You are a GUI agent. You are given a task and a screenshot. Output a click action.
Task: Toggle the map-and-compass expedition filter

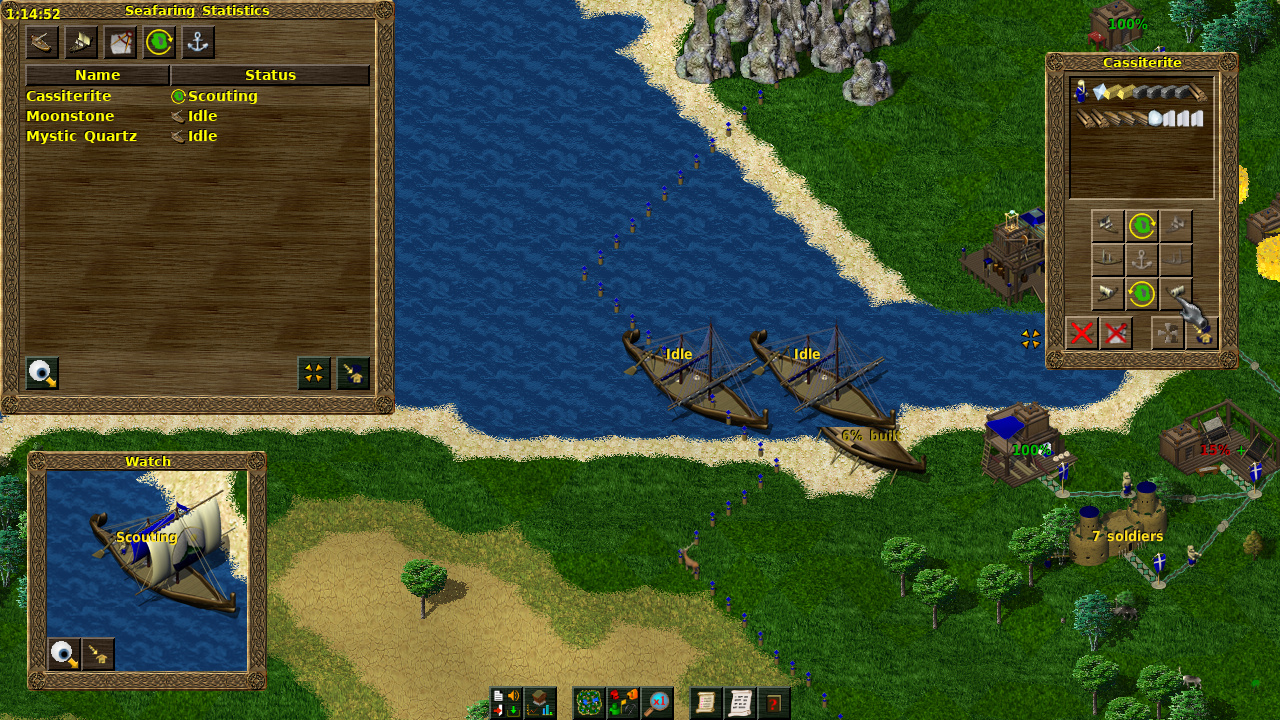(x=120, y=42)
